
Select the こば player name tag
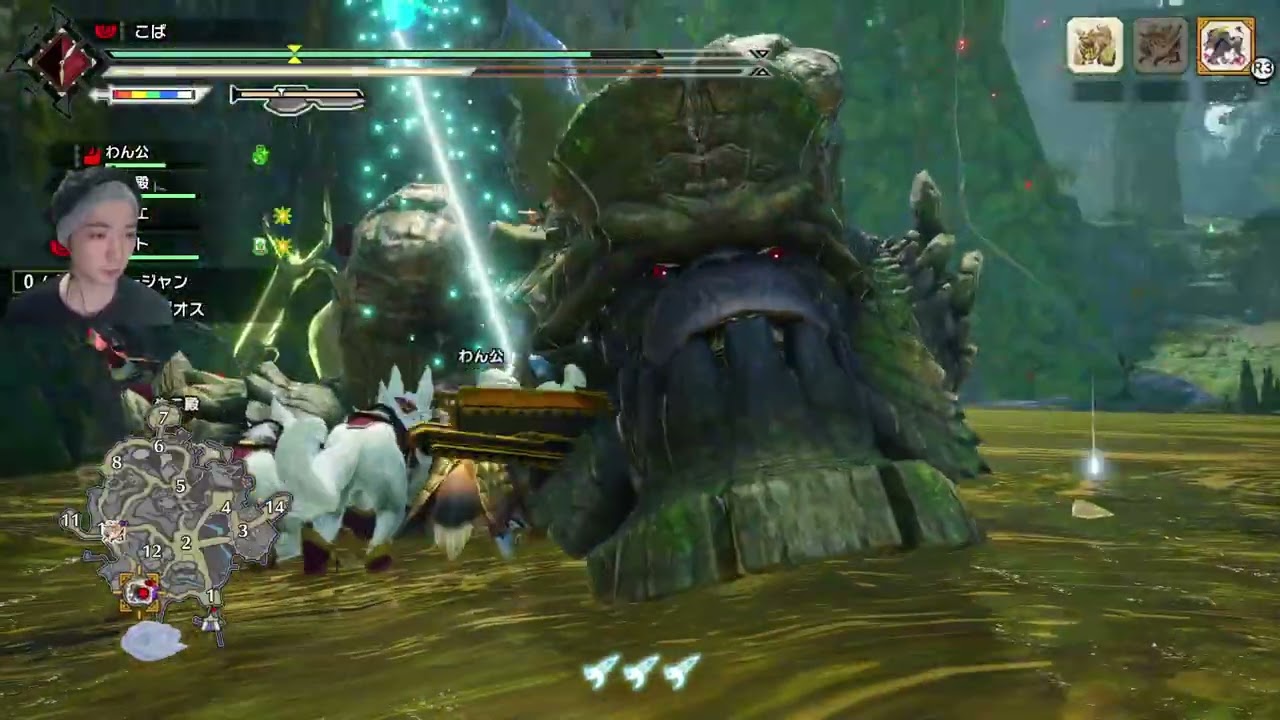150,32
